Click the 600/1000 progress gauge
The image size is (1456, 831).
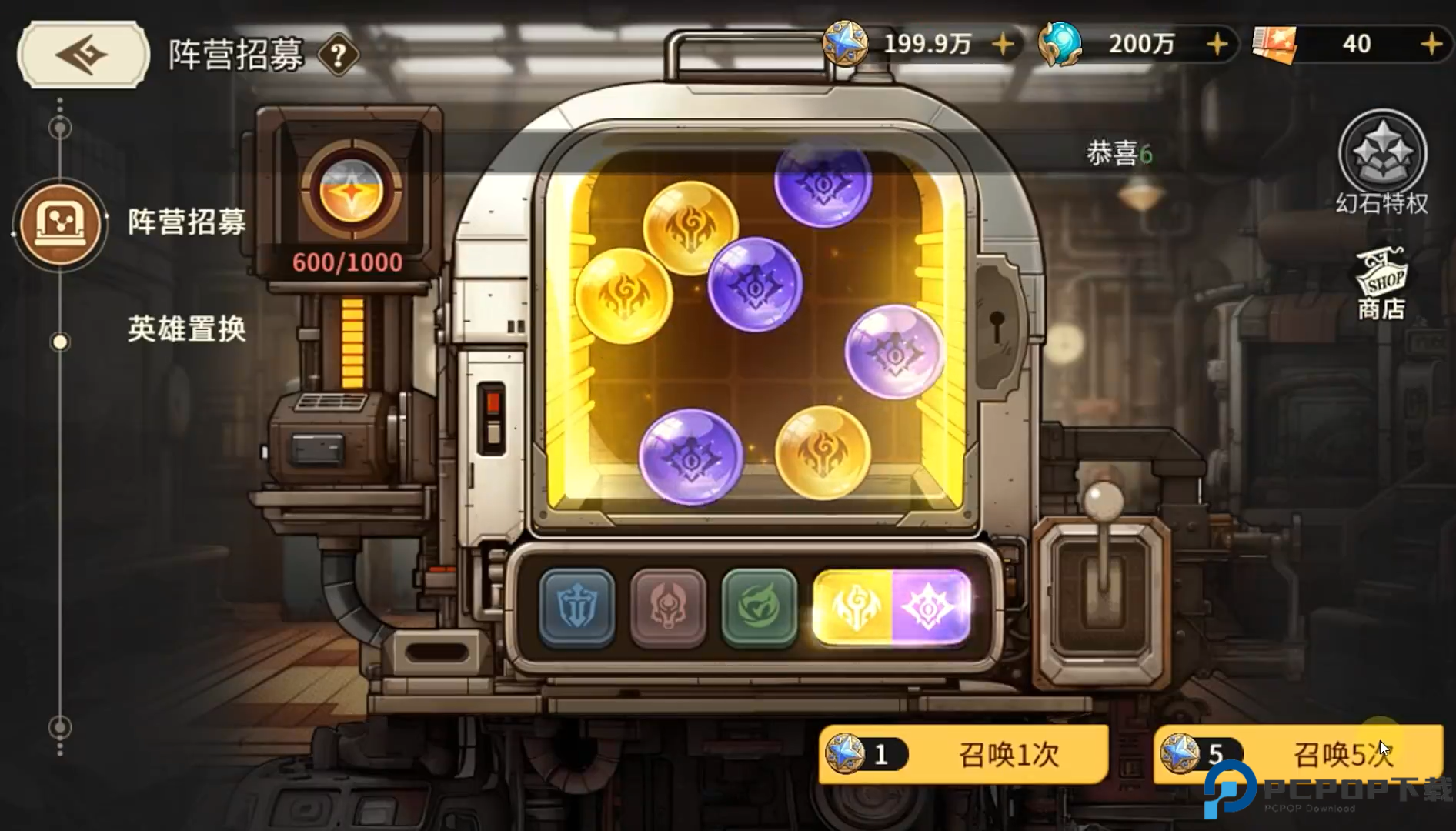[348, 262]
